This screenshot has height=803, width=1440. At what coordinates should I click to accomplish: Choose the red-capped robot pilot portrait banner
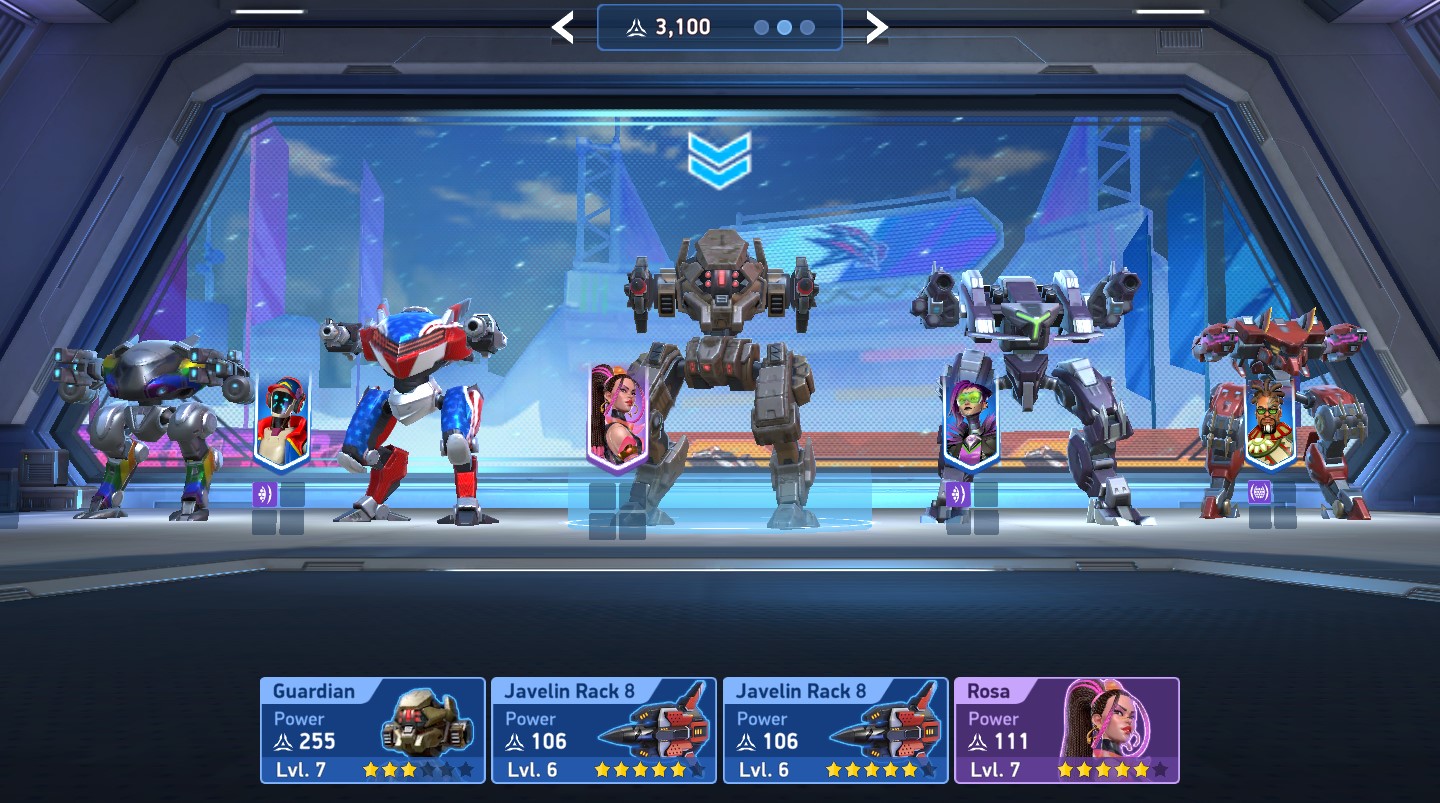(281, 422)
